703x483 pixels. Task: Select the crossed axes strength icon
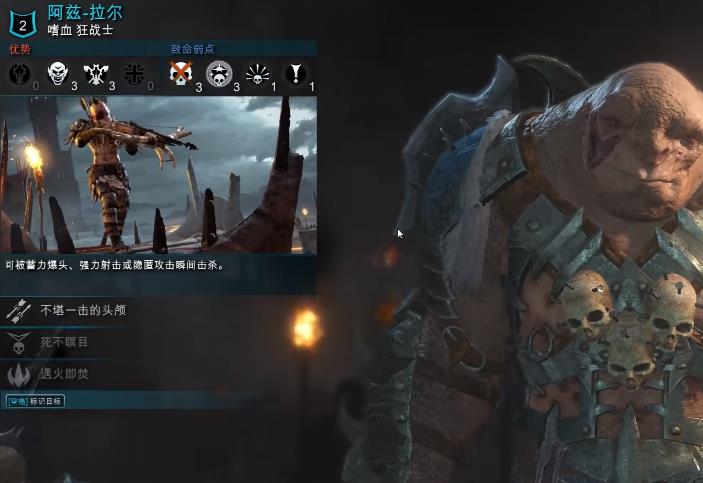coord(96,73)
